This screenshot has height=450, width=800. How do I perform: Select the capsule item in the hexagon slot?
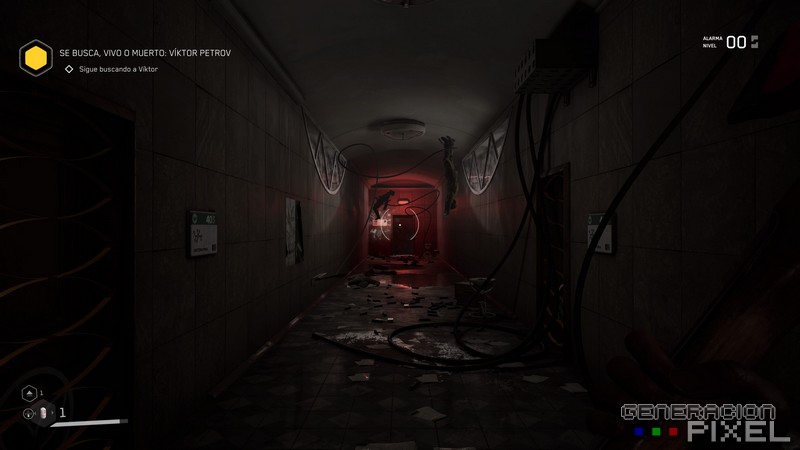[44, 412]
